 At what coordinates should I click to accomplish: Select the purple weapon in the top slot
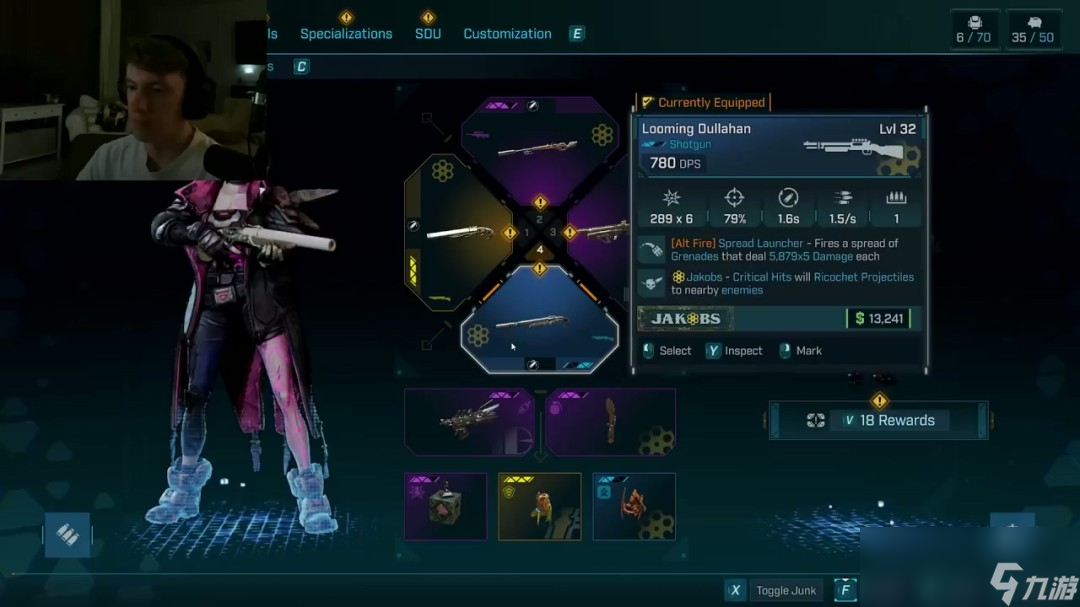[x=540, y=143]
